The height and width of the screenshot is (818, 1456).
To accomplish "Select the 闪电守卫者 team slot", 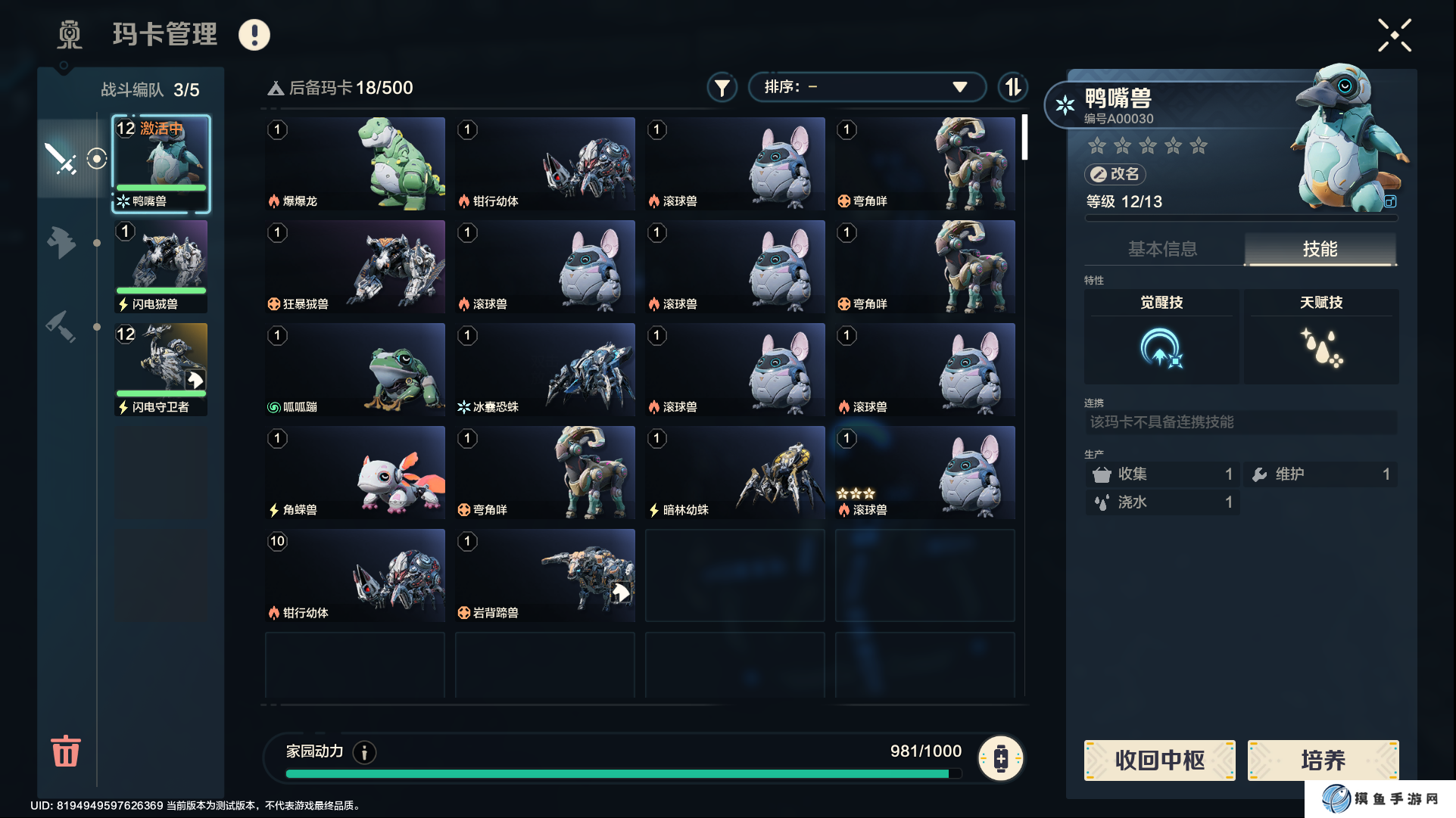I will coord(161,369).
